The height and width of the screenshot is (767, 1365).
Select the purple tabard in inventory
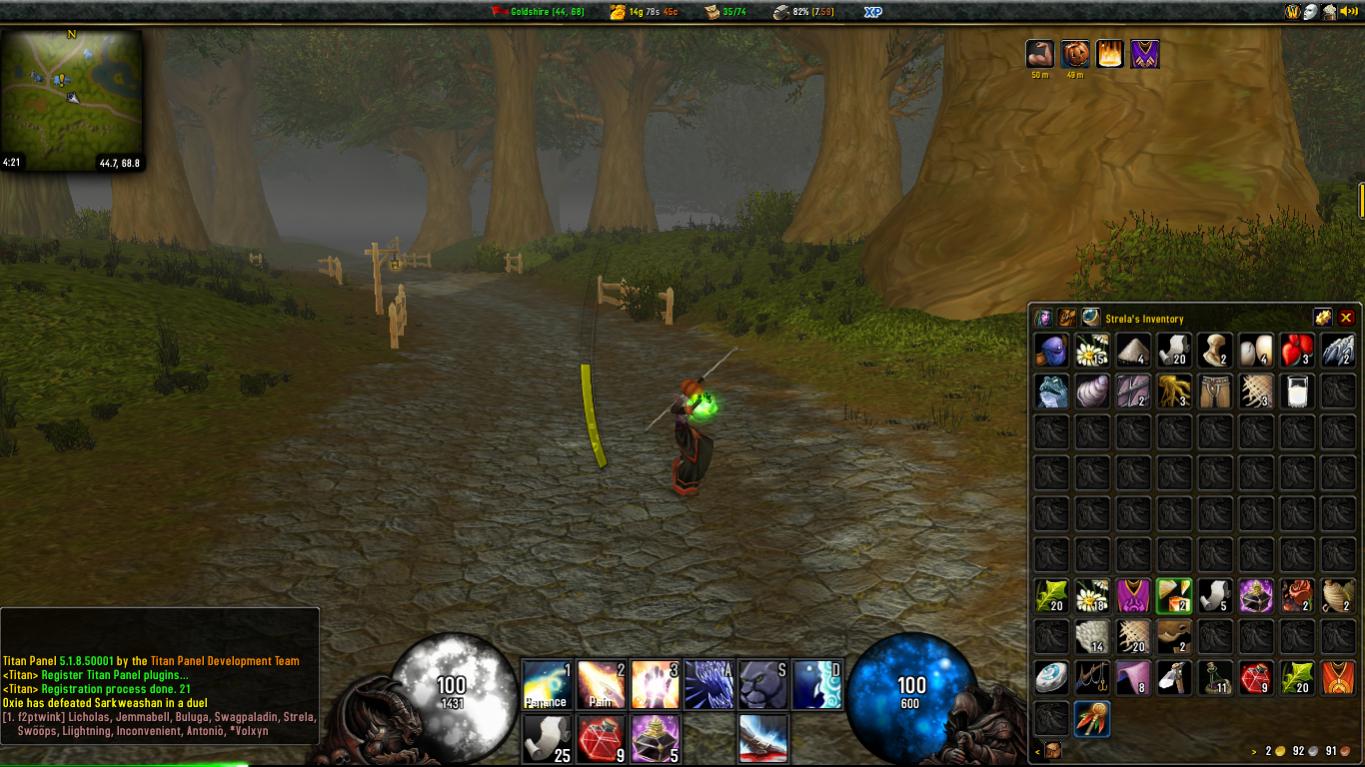[x=1134, y=597]
